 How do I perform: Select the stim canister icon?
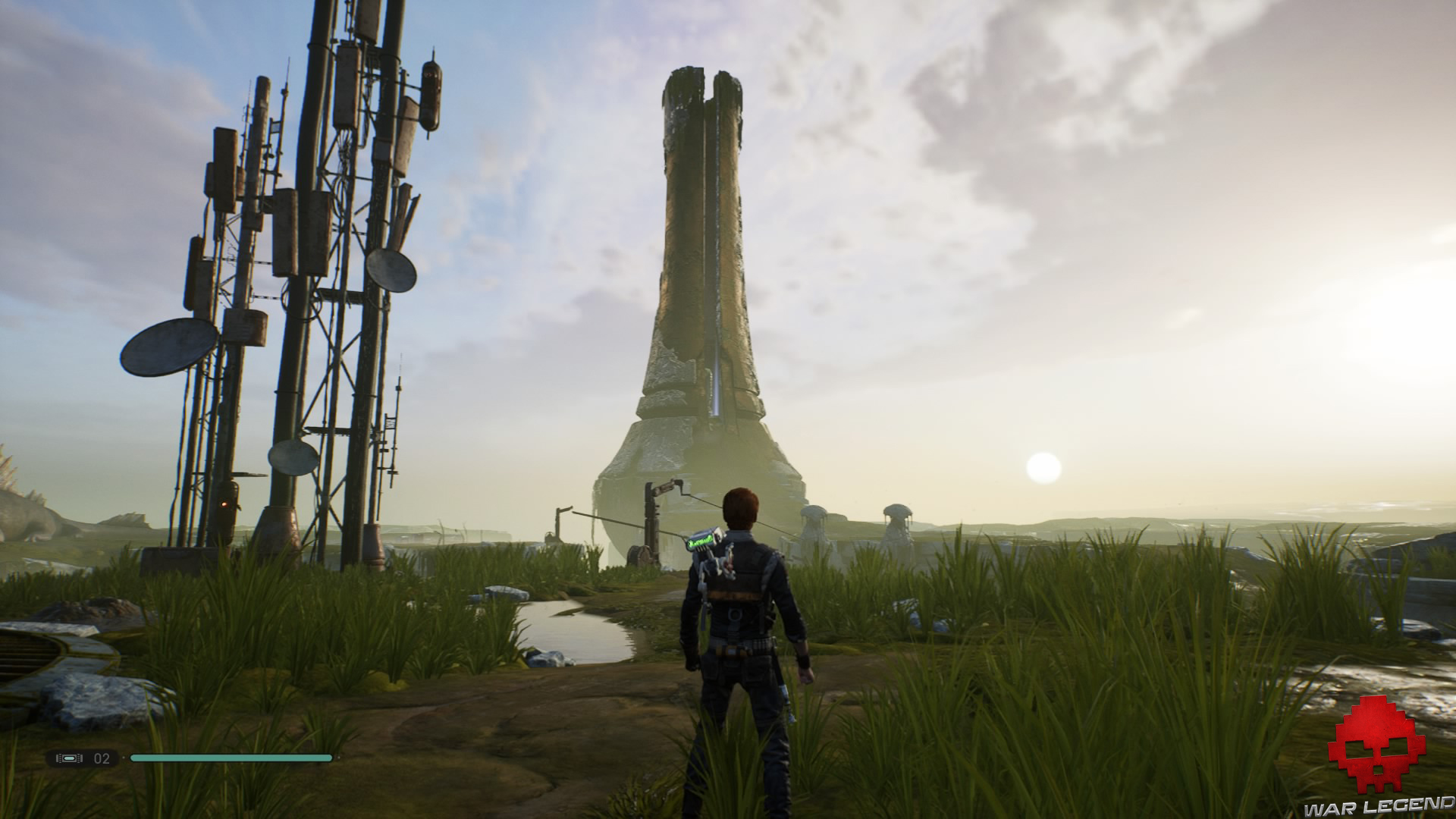pos(70,758)
